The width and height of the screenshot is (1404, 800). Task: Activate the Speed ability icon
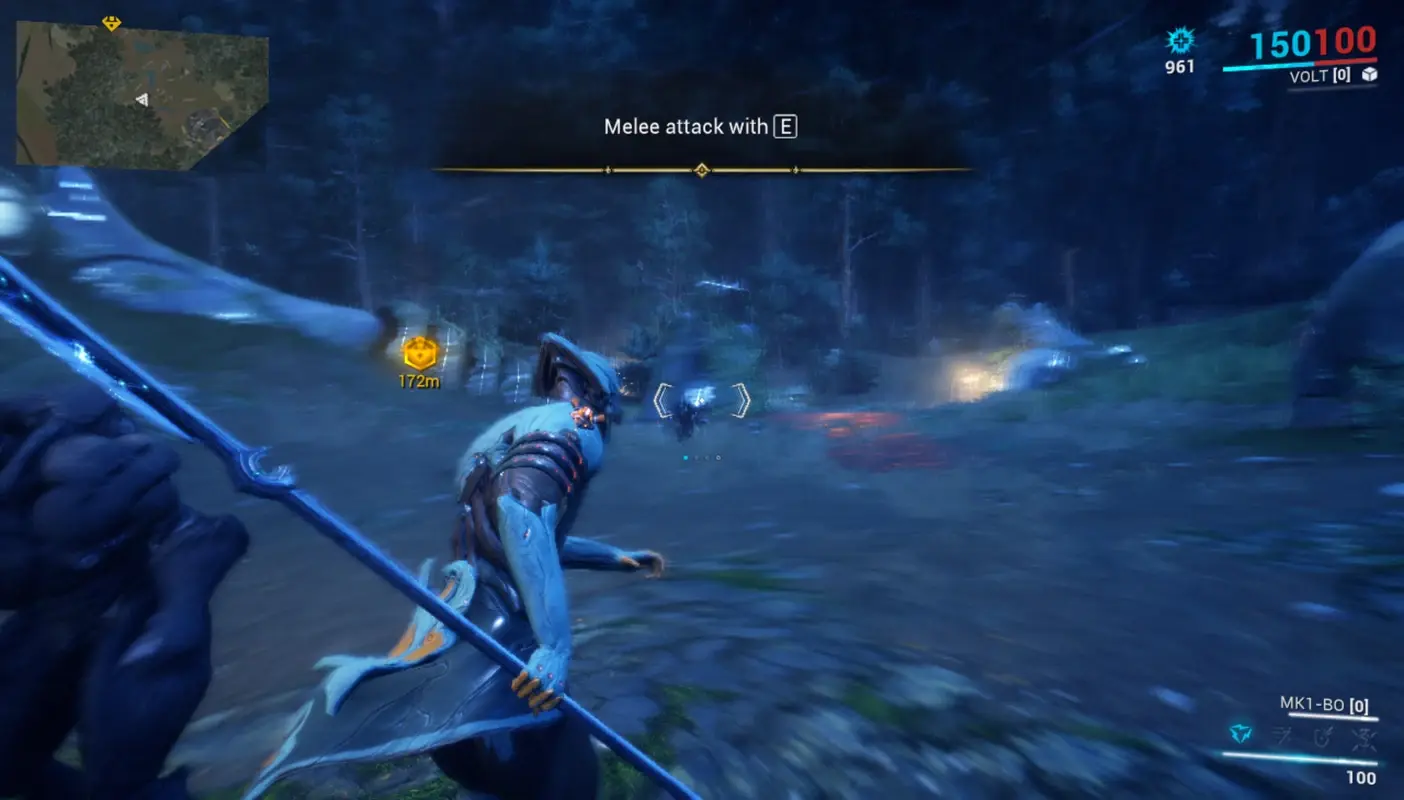click(x=1281, y=733)
